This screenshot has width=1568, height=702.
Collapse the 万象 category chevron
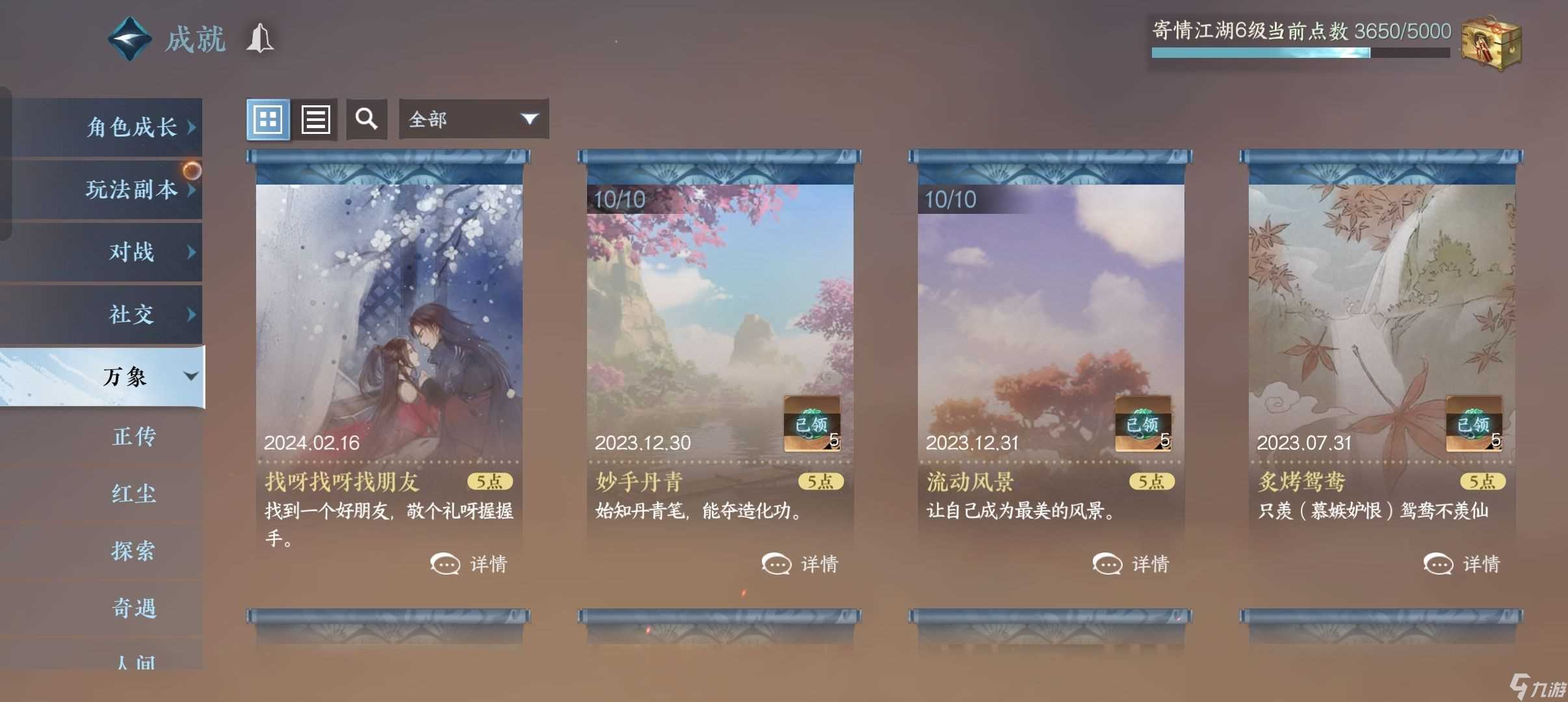click(x=190, y=376)
